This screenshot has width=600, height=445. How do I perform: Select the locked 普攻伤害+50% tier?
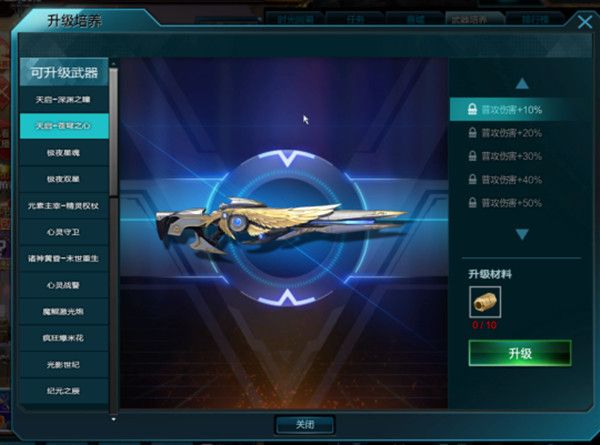tap(510, 203)
